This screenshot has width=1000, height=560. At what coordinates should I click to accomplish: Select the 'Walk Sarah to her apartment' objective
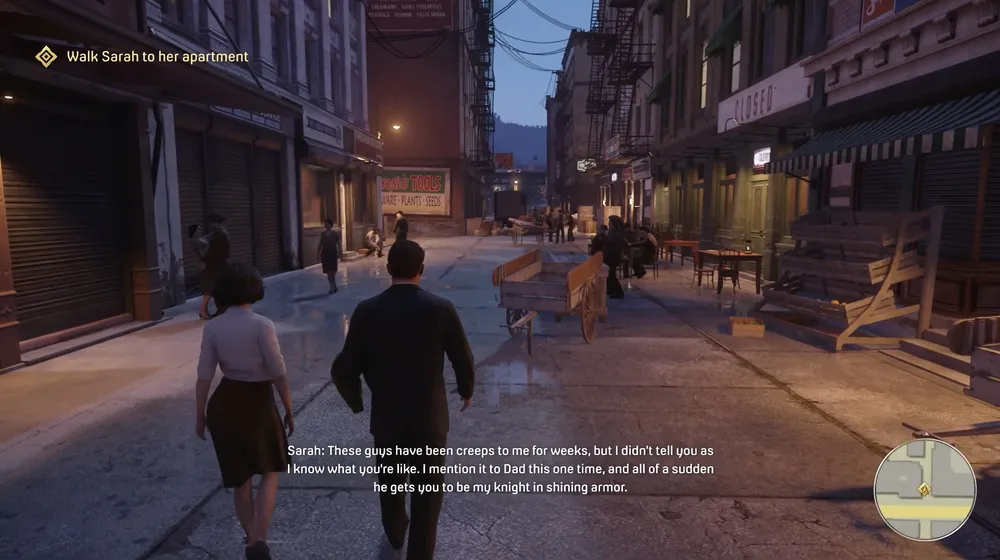click(x=157, y=57)
